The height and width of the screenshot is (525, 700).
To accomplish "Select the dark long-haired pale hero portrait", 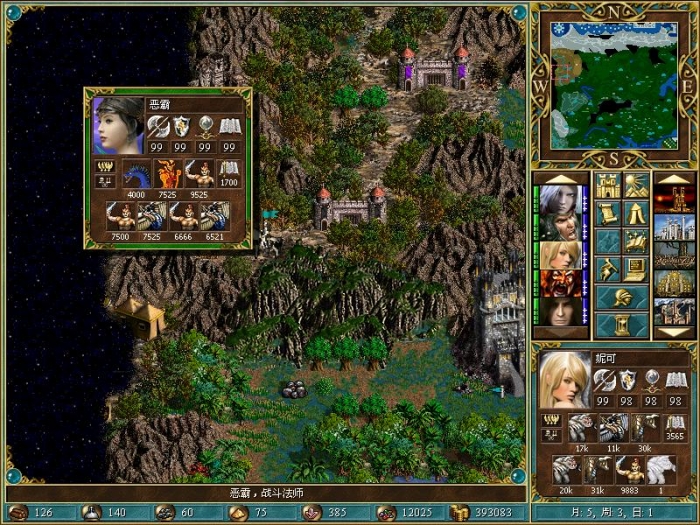I will (560, 311).
